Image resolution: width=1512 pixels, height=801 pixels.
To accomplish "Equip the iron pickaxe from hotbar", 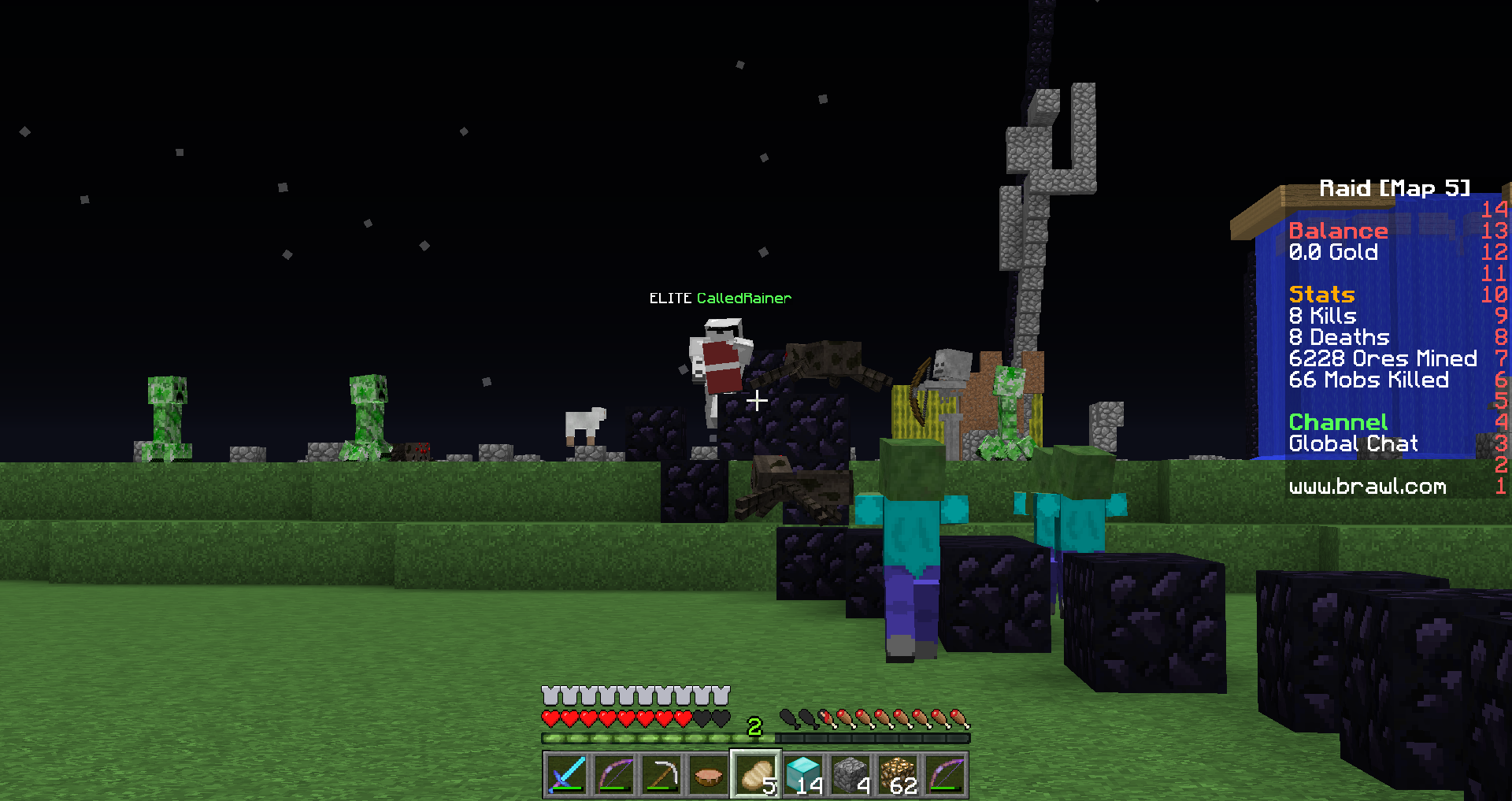I will [661, 775].
